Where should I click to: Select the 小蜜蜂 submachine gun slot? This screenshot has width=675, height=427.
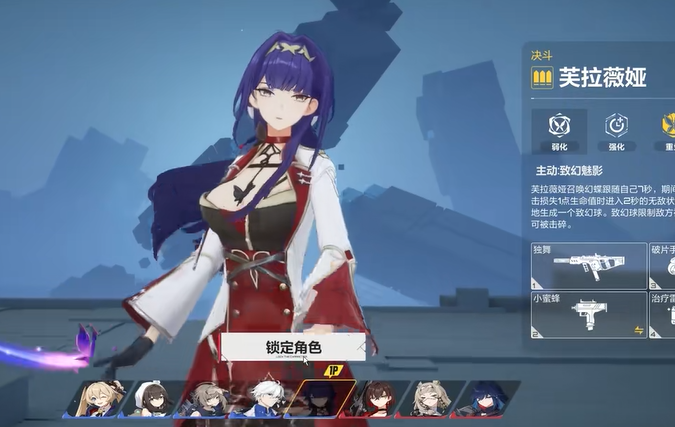(588, 314)
